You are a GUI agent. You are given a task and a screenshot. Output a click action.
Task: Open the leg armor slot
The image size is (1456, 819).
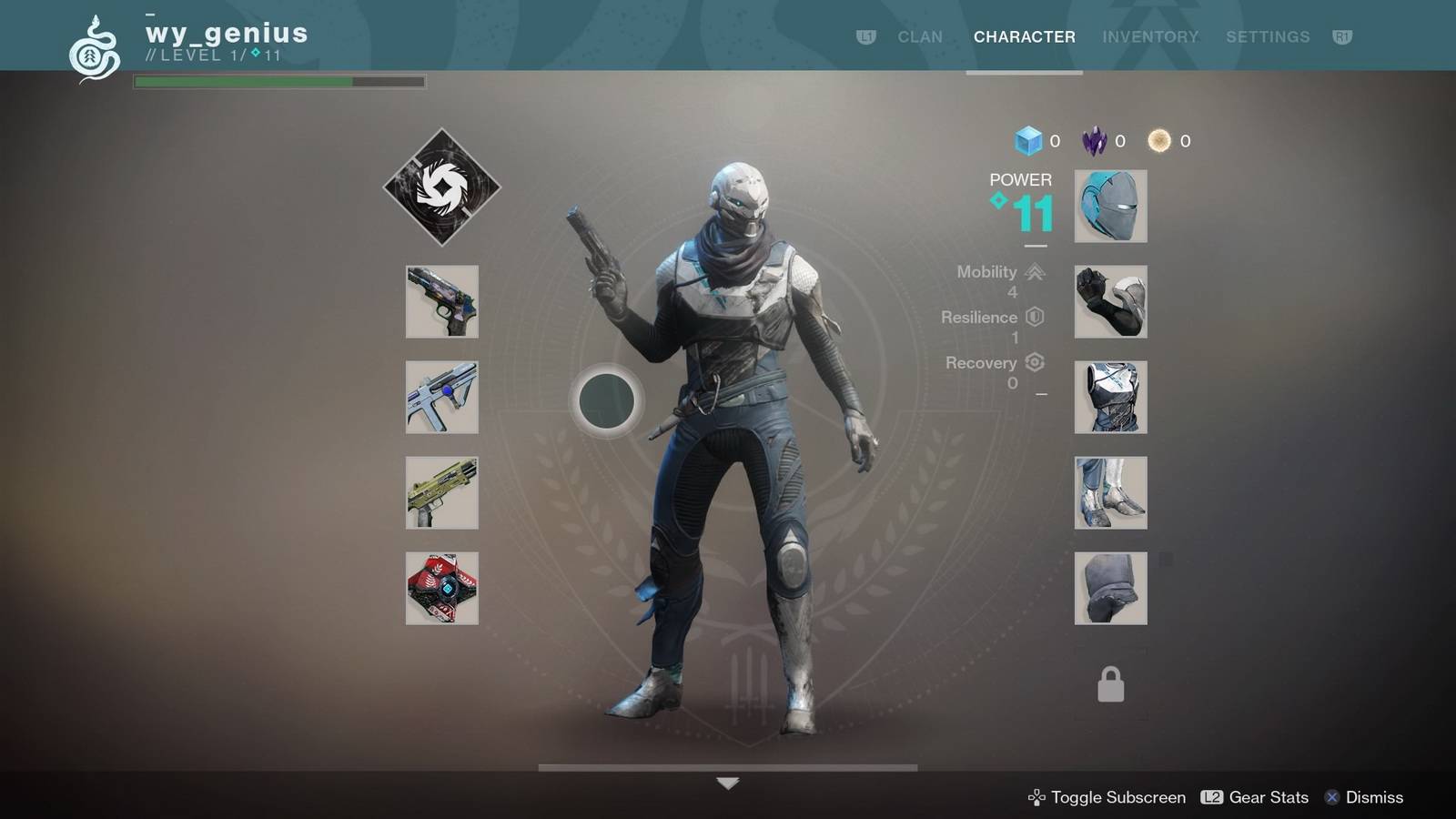click(x=1110, y=493)
